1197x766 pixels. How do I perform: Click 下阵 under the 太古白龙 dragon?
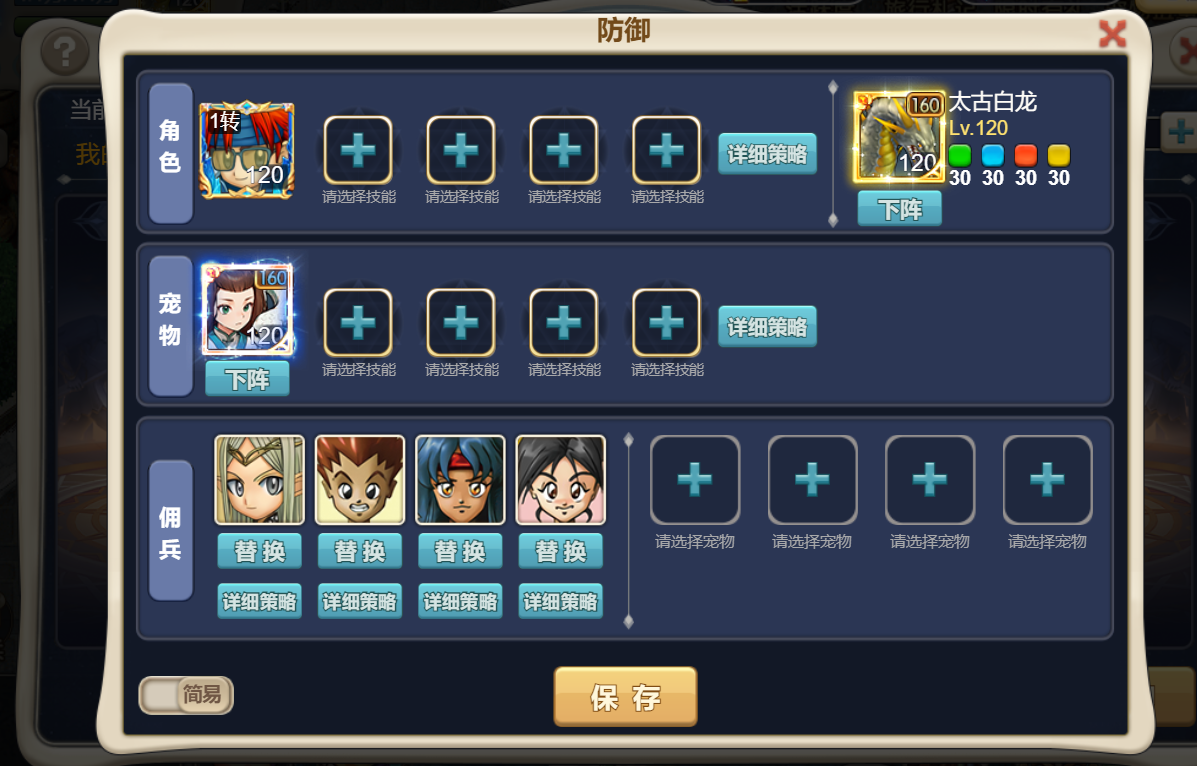899,209
